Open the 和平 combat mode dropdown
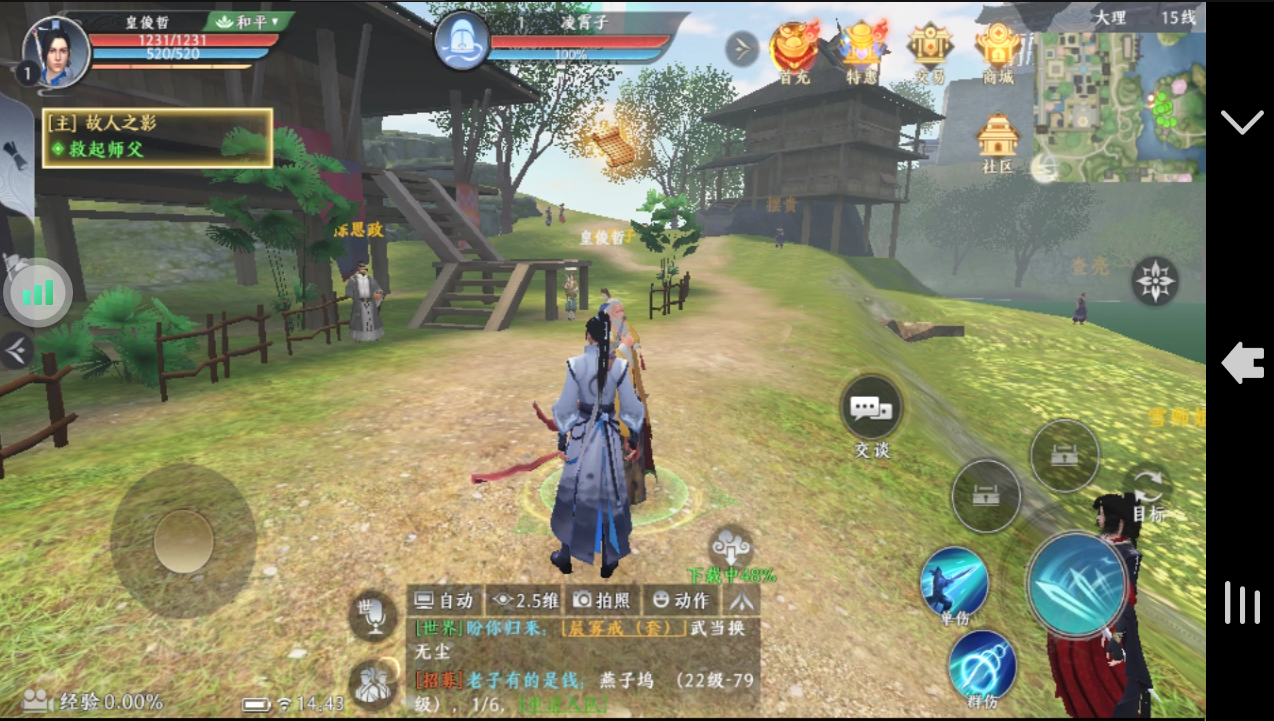 coord(249,21)
